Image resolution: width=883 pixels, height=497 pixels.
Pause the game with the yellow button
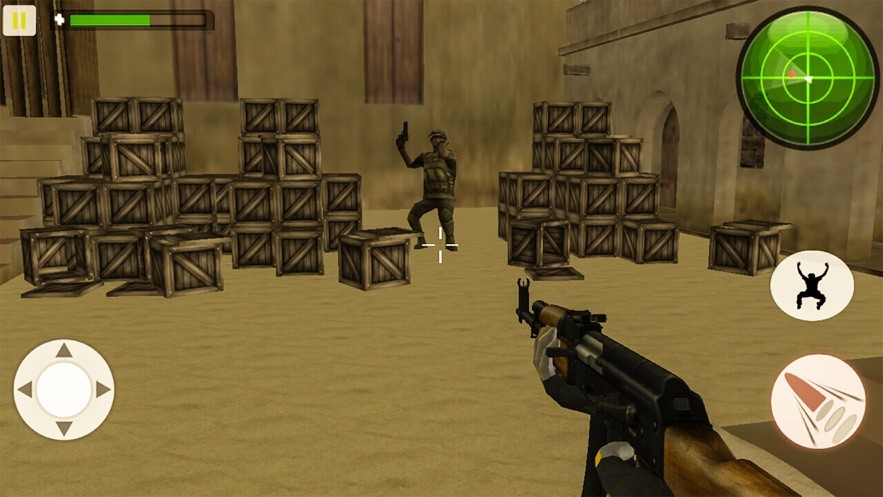(x=19, y=20)
